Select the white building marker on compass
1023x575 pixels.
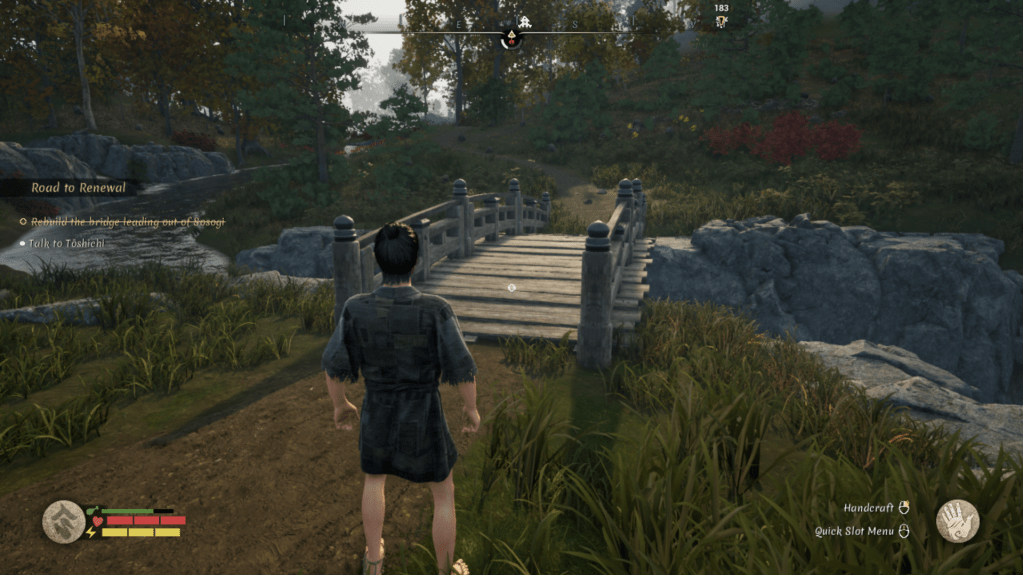526,22
